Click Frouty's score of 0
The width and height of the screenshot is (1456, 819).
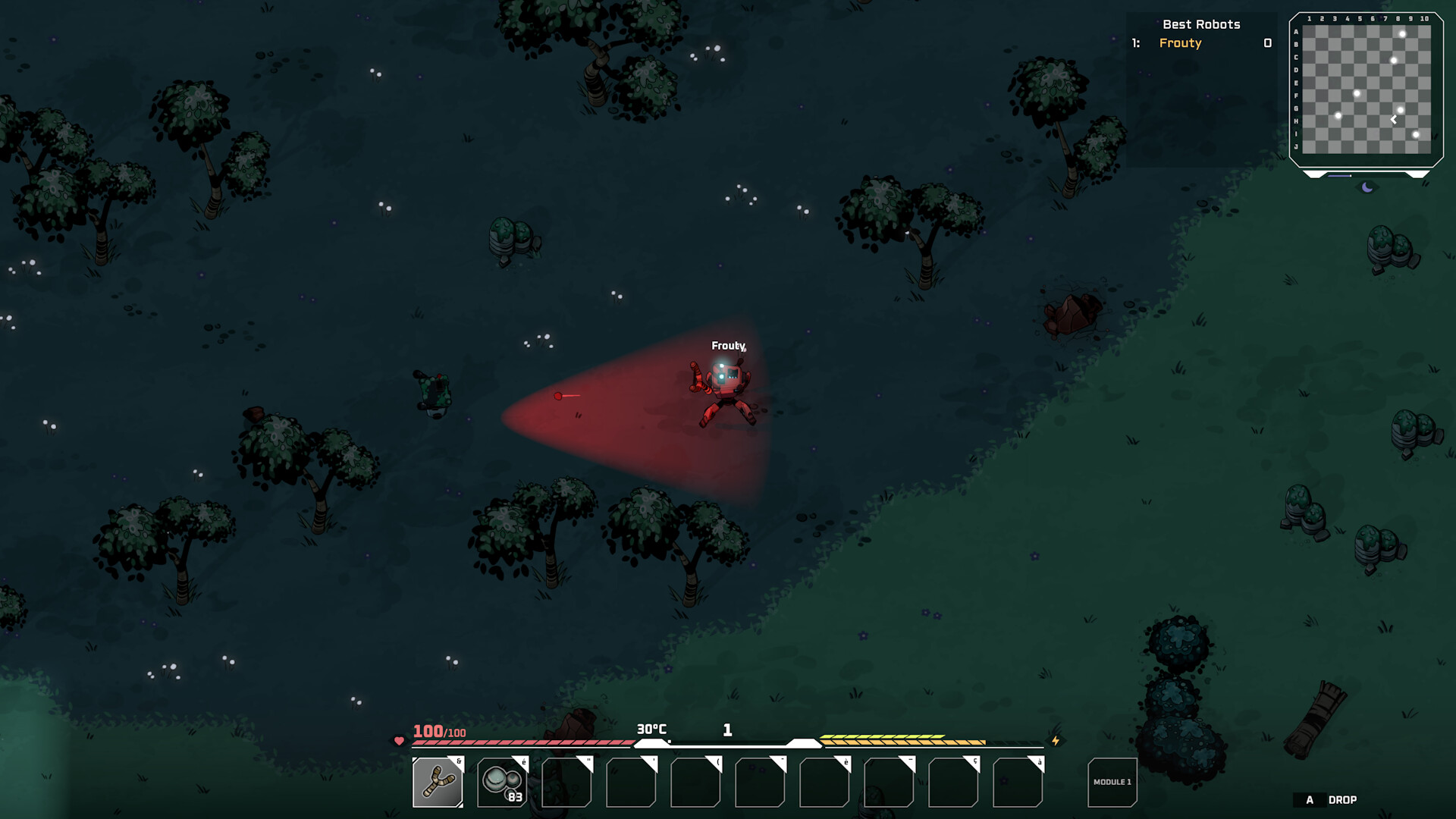coord(1267,43)
